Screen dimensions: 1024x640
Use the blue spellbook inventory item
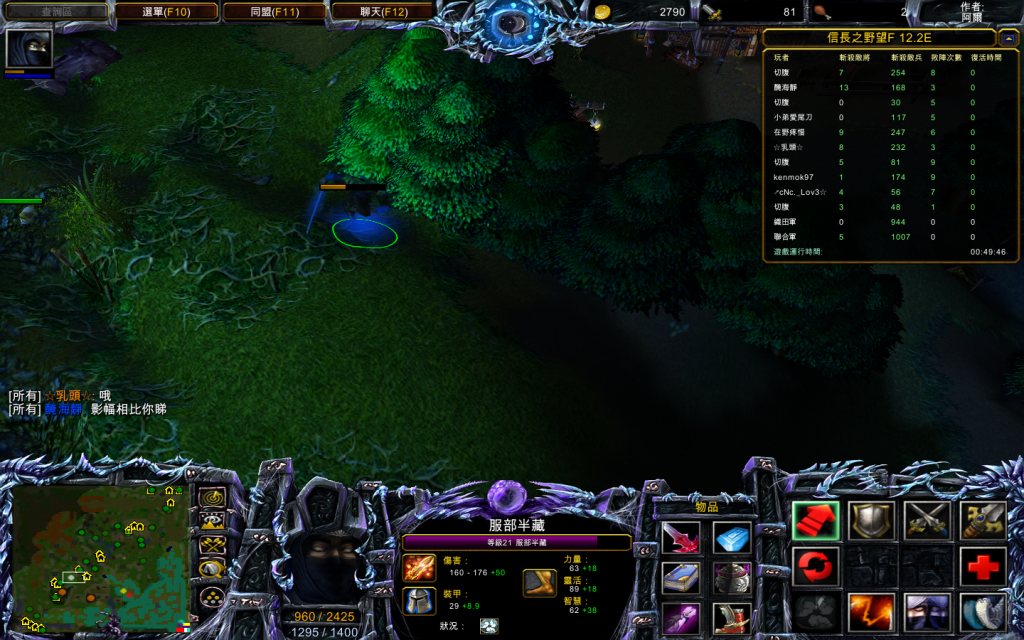coord(681,578)
